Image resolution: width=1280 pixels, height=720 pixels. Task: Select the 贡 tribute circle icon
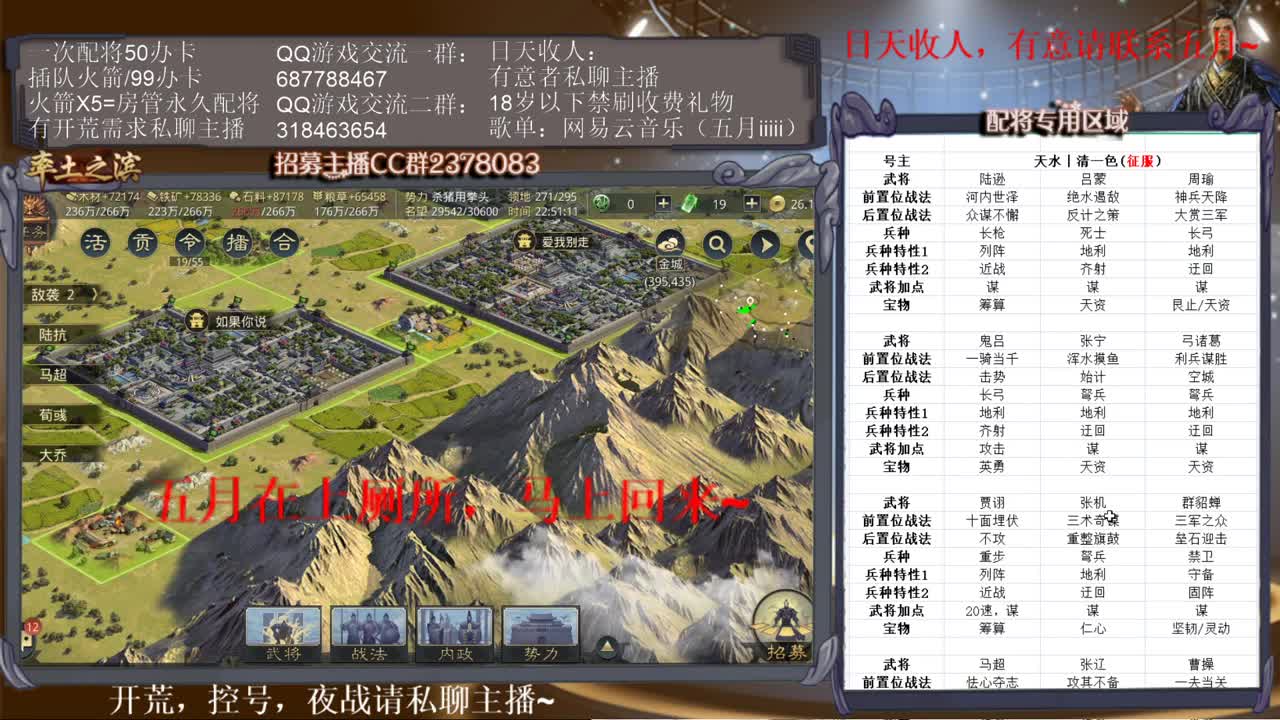point(142,243)
